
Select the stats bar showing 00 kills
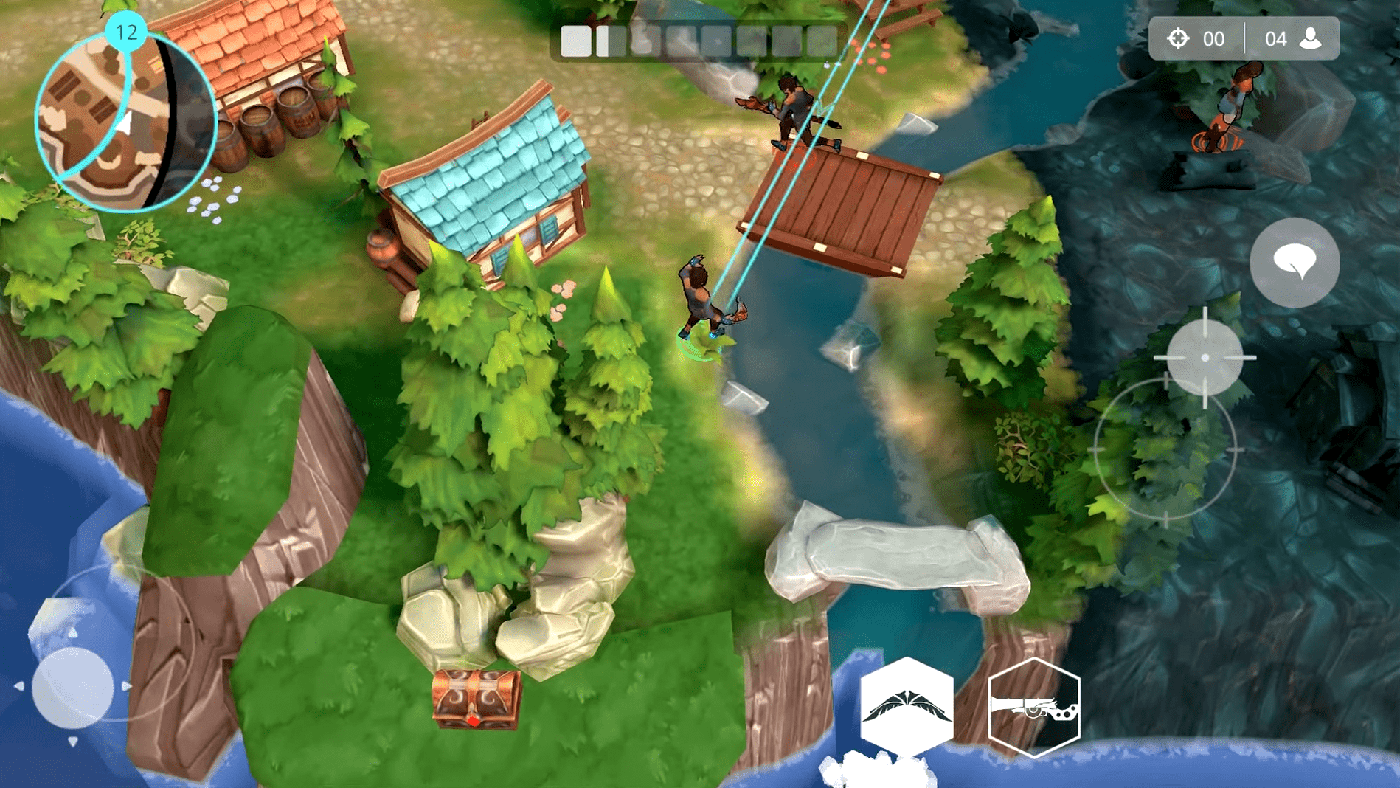(1195, 38)
